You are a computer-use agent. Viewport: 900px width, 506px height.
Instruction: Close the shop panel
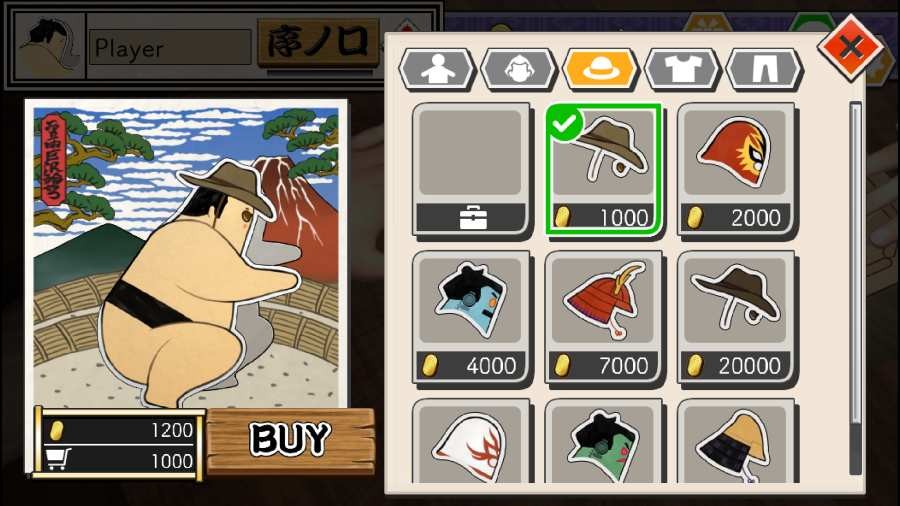point(850,46)
